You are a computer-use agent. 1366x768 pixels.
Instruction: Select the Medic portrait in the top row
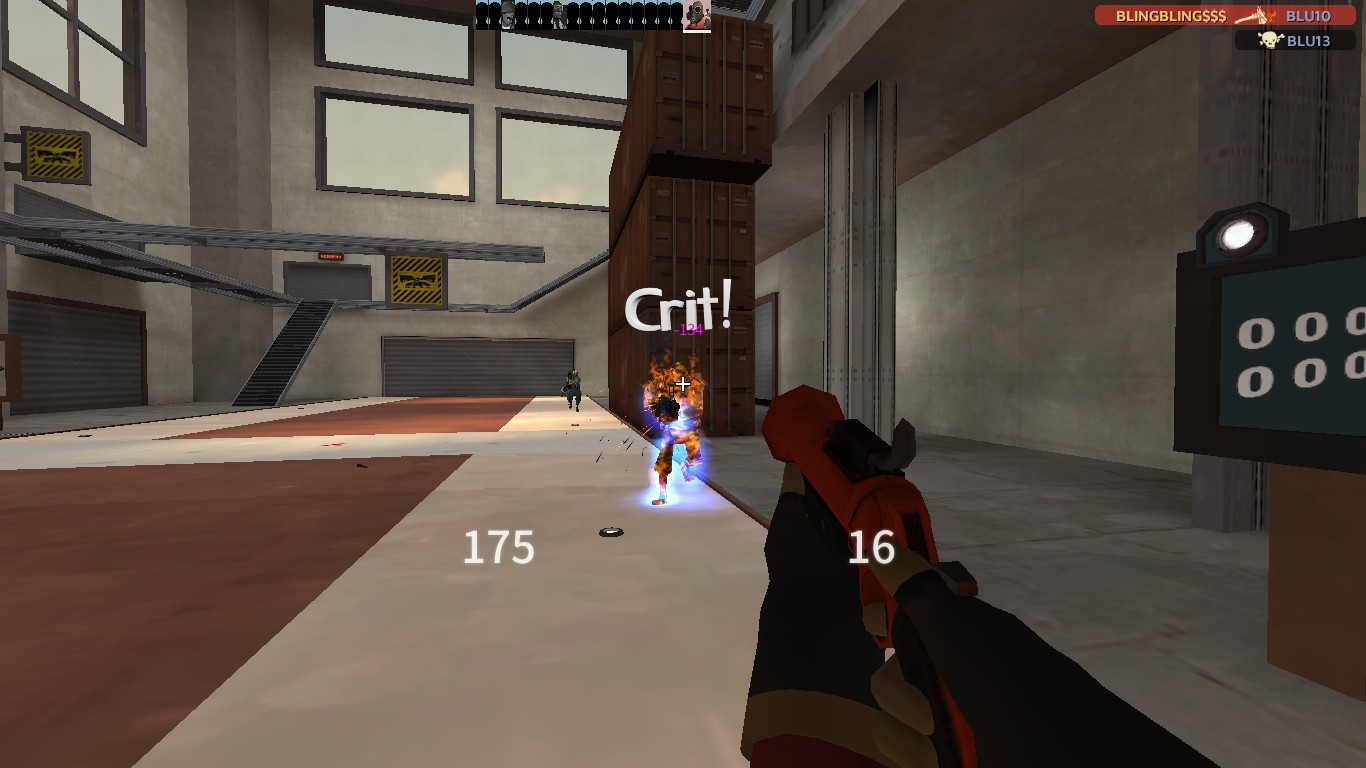[x=557, y=14]
